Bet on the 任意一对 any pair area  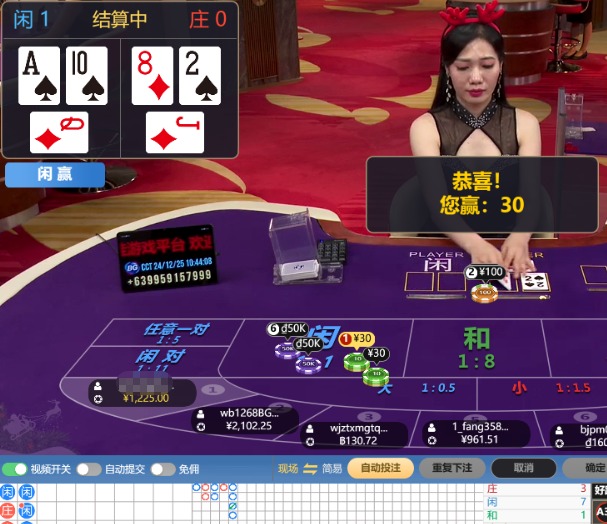coord(177,331)
